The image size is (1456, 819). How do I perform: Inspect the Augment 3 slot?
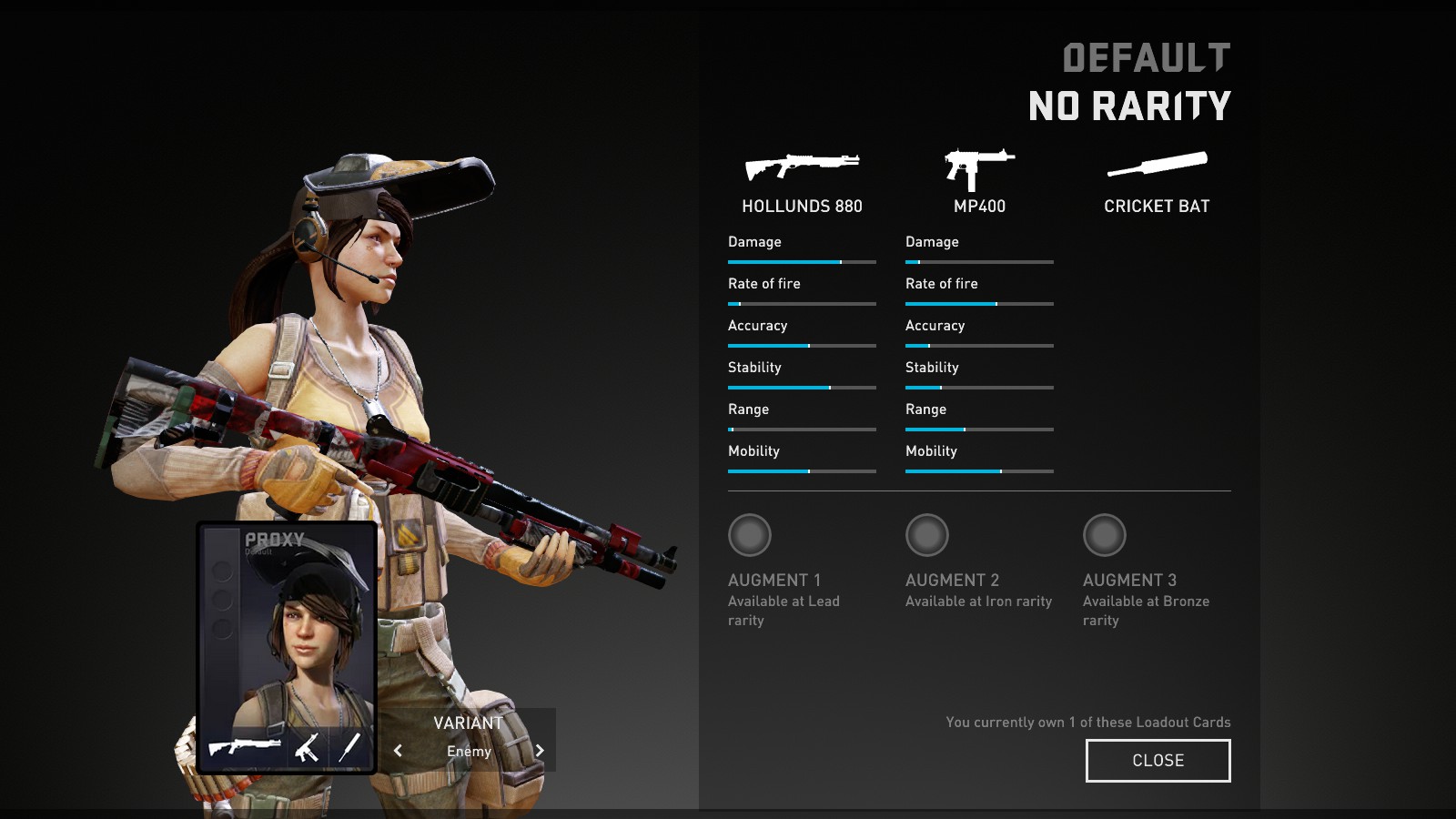[1105, 535]
